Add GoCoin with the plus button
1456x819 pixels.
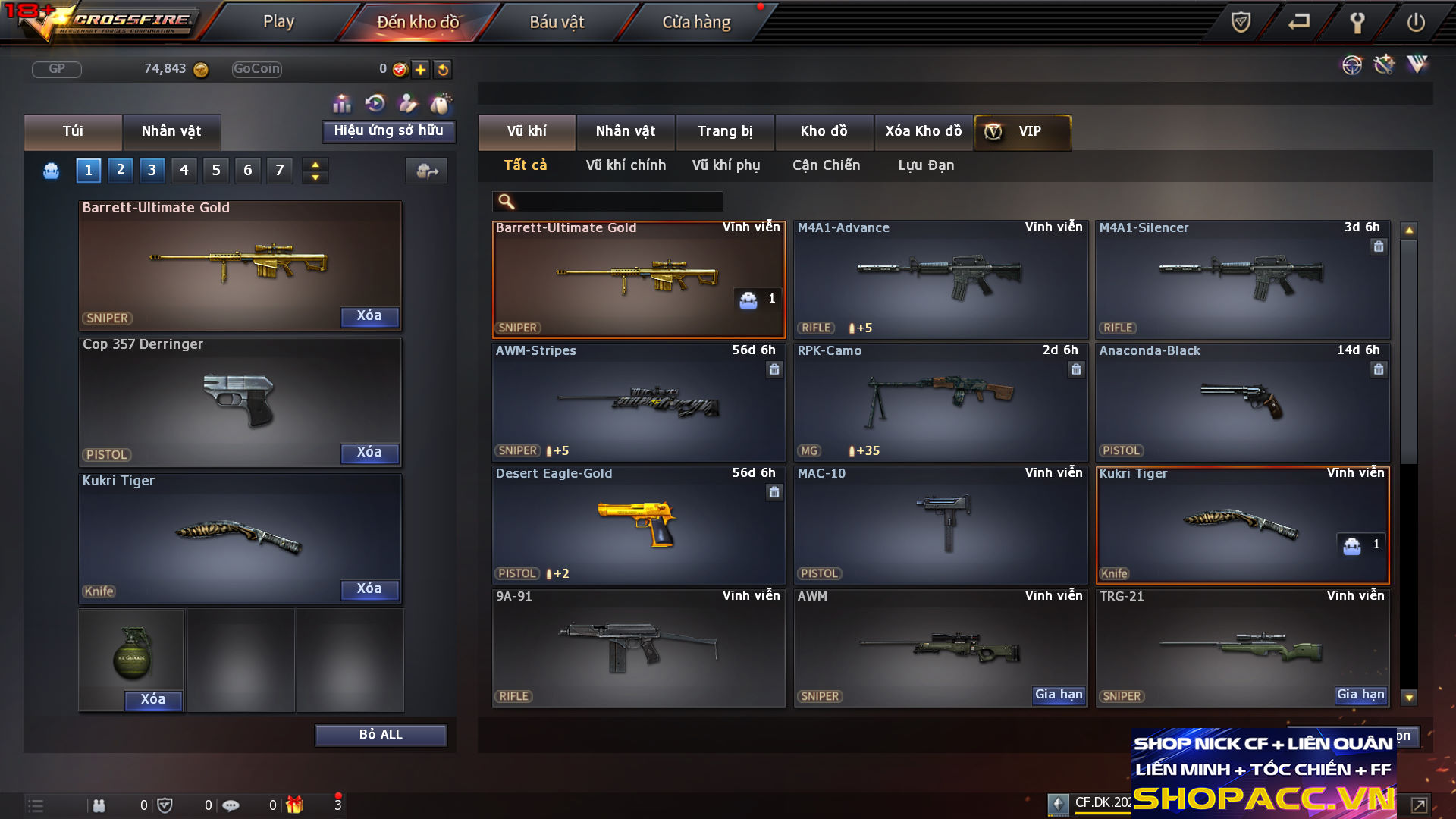point(420,70)
